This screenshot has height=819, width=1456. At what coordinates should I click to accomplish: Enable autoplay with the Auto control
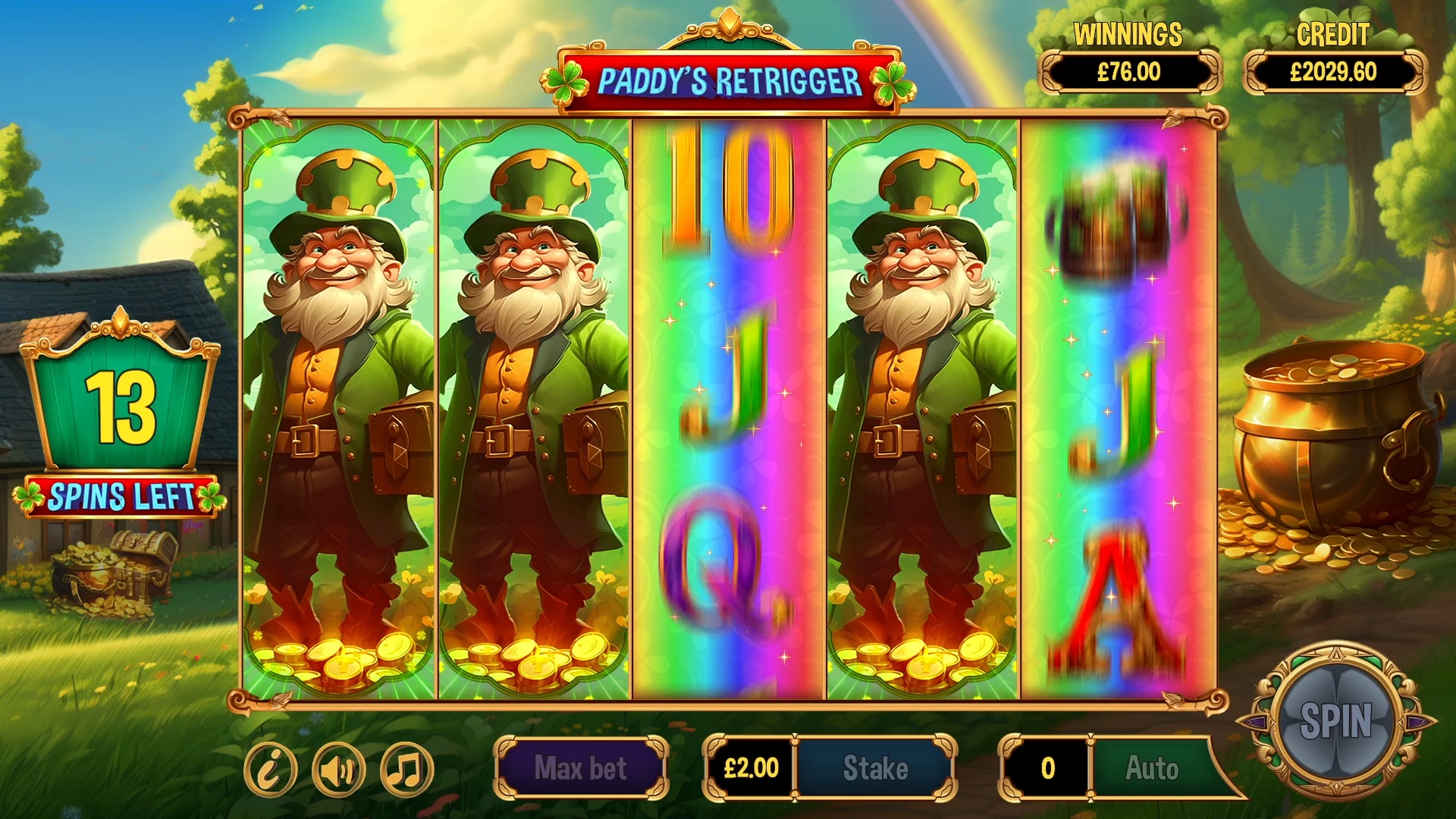pos(1151,768)
